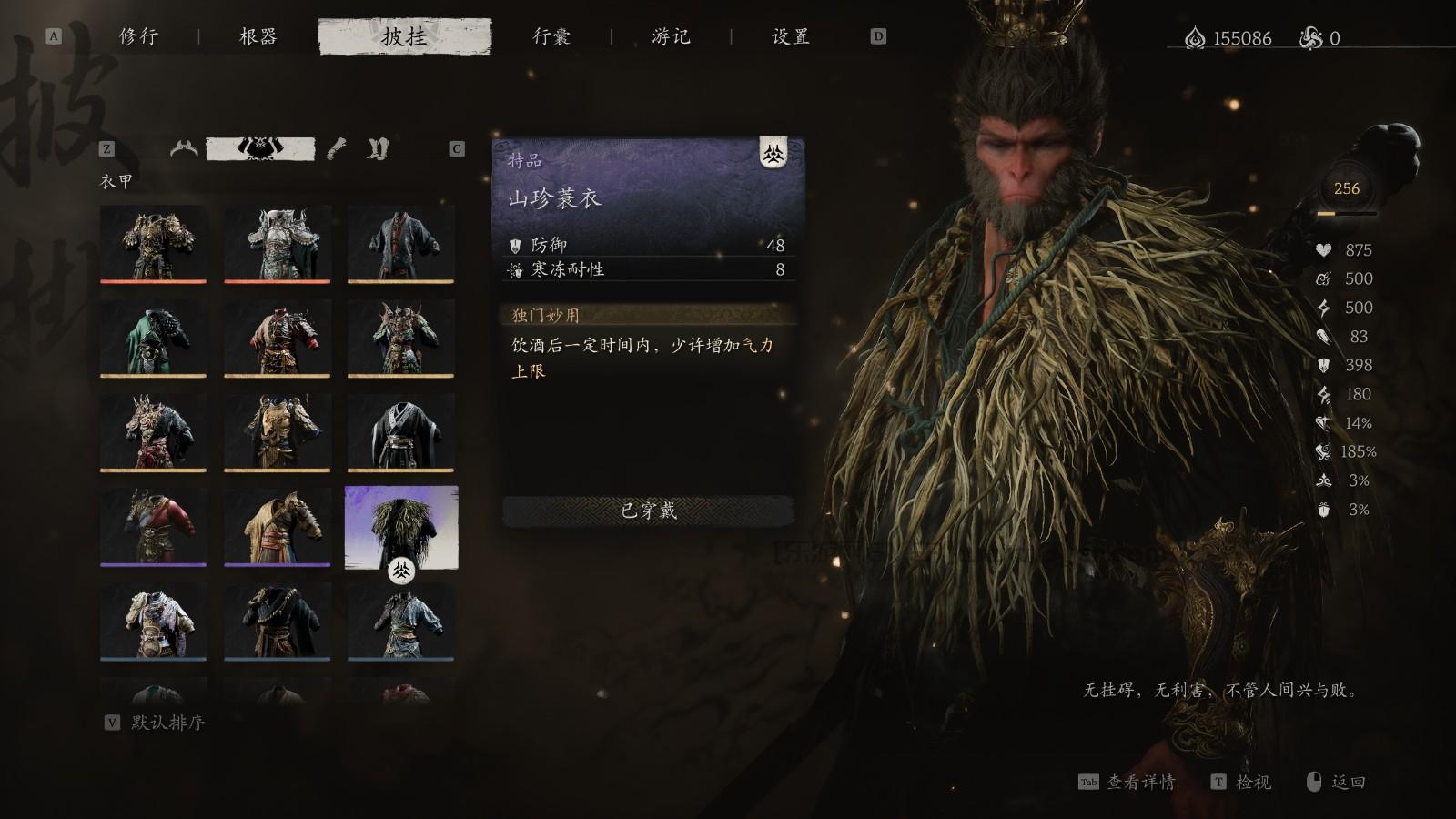Image resolution: width=1456 pixels, height=819 pixels.
Task: Click the heart health icon showing 875
Action: click(x=1322, y=250)
